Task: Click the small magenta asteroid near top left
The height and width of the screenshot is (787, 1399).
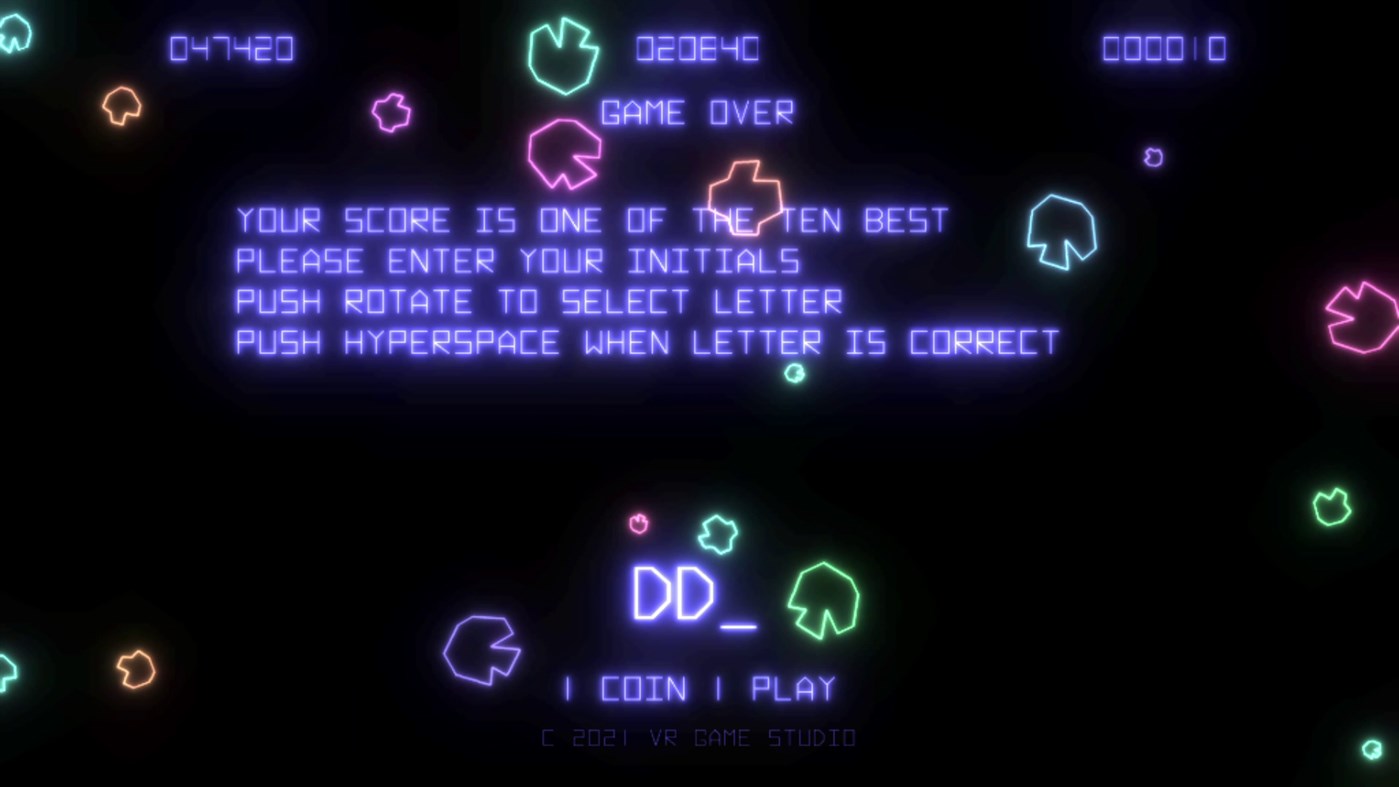Action: [390, 113]
